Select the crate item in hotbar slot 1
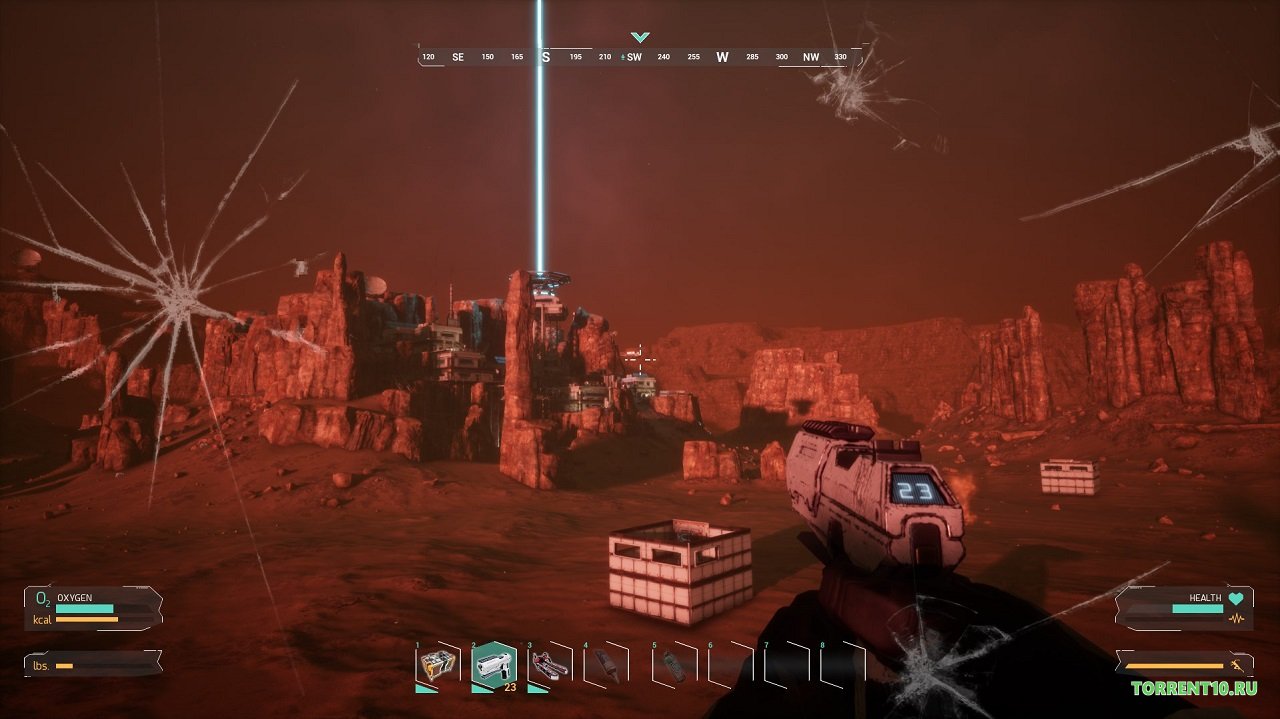 pyautogui.click(x=437, y=666)
